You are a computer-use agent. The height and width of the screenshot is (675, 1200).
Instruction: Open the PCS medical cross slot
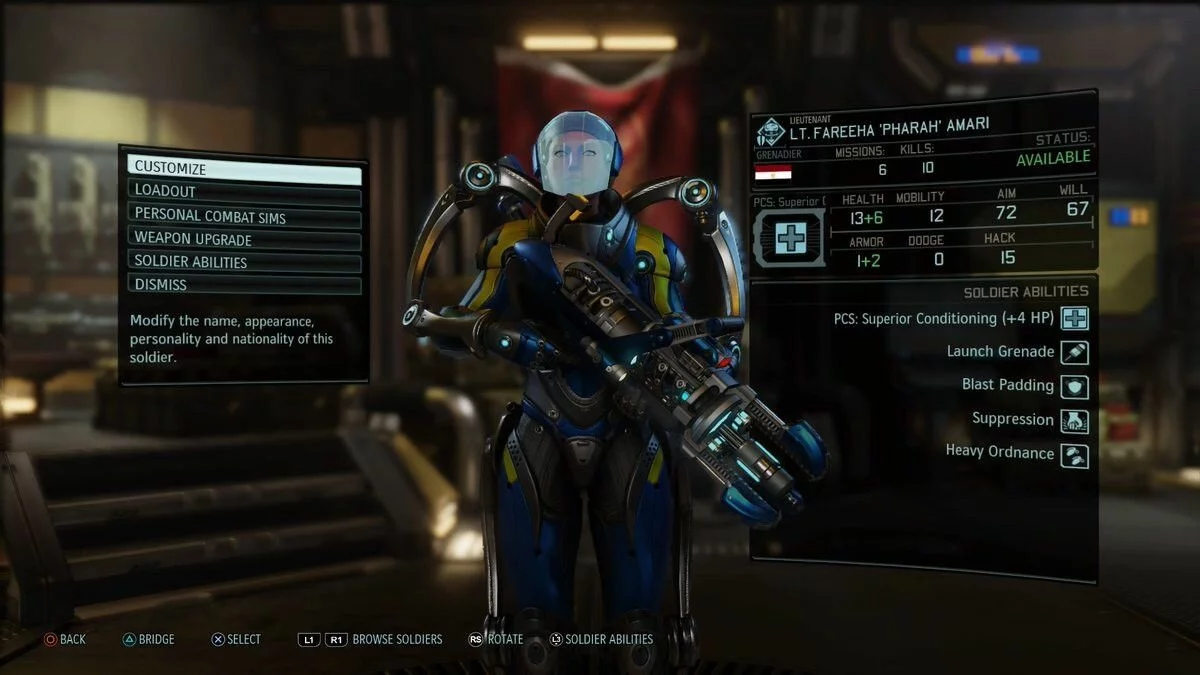coord(789,237)
